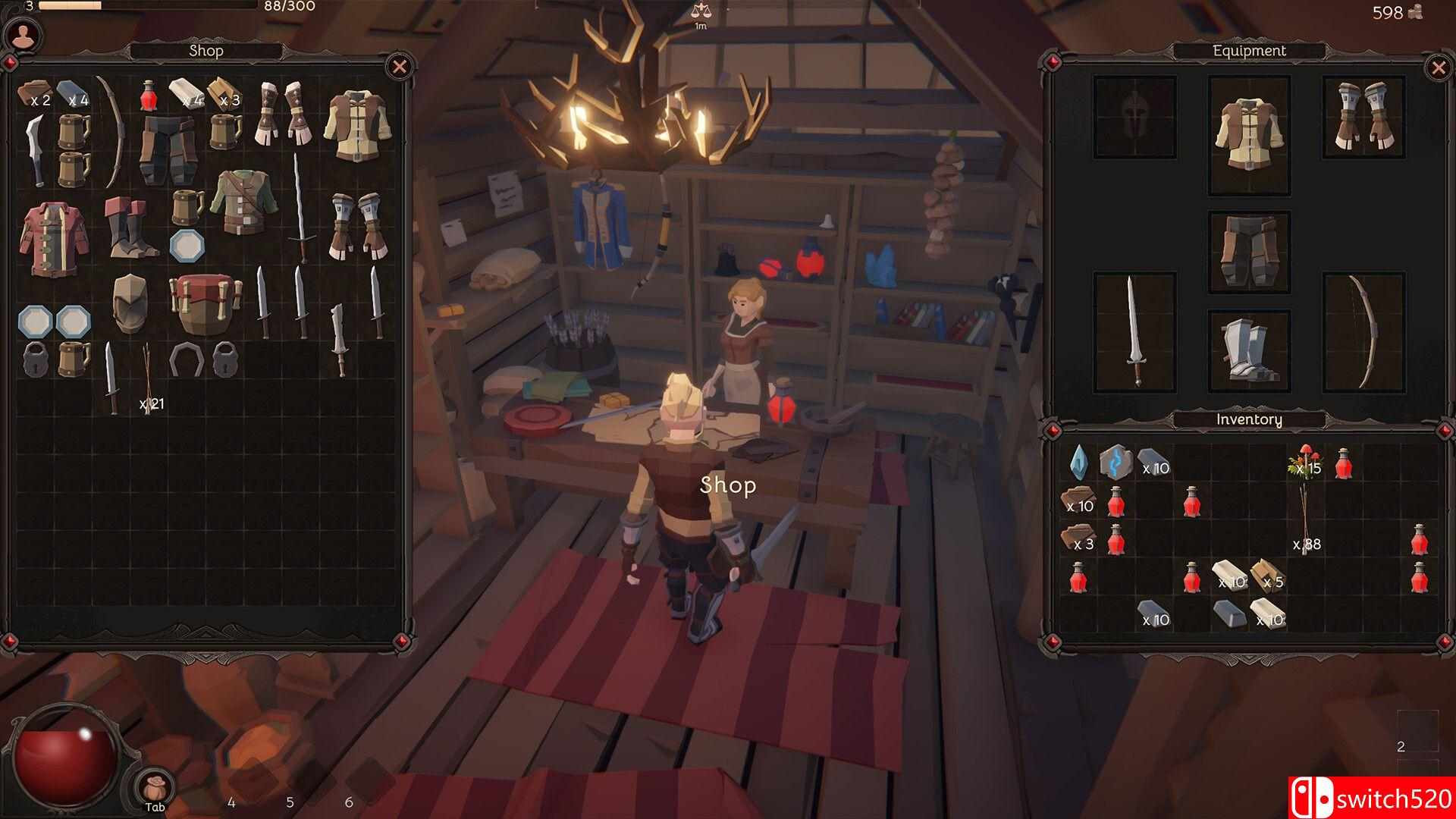Image resolution: width=1456 pixels, height=819 pixels.
Task: Select the equipped steel boots slot
Action: (x=1248, y=350)
